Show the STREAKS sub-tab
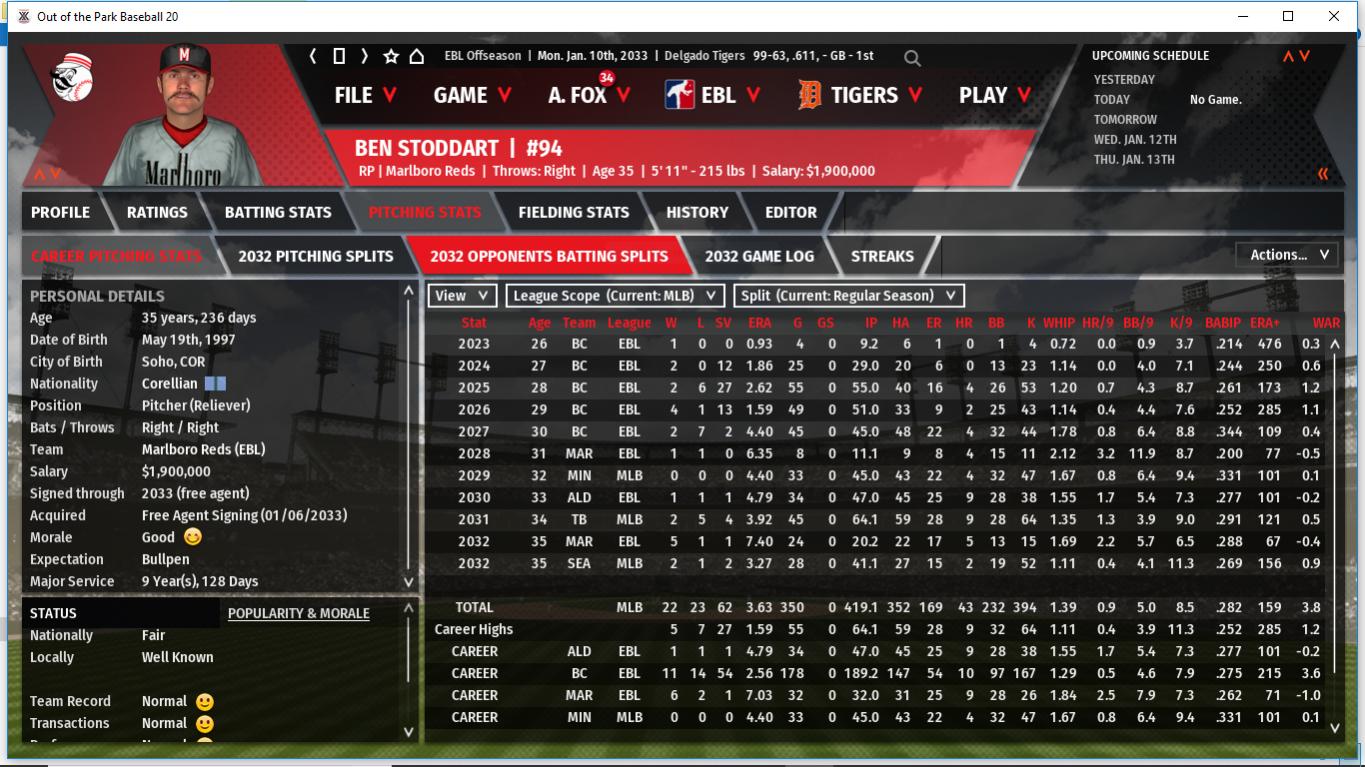The image size is (1365, 767). [x=882, y=256]
